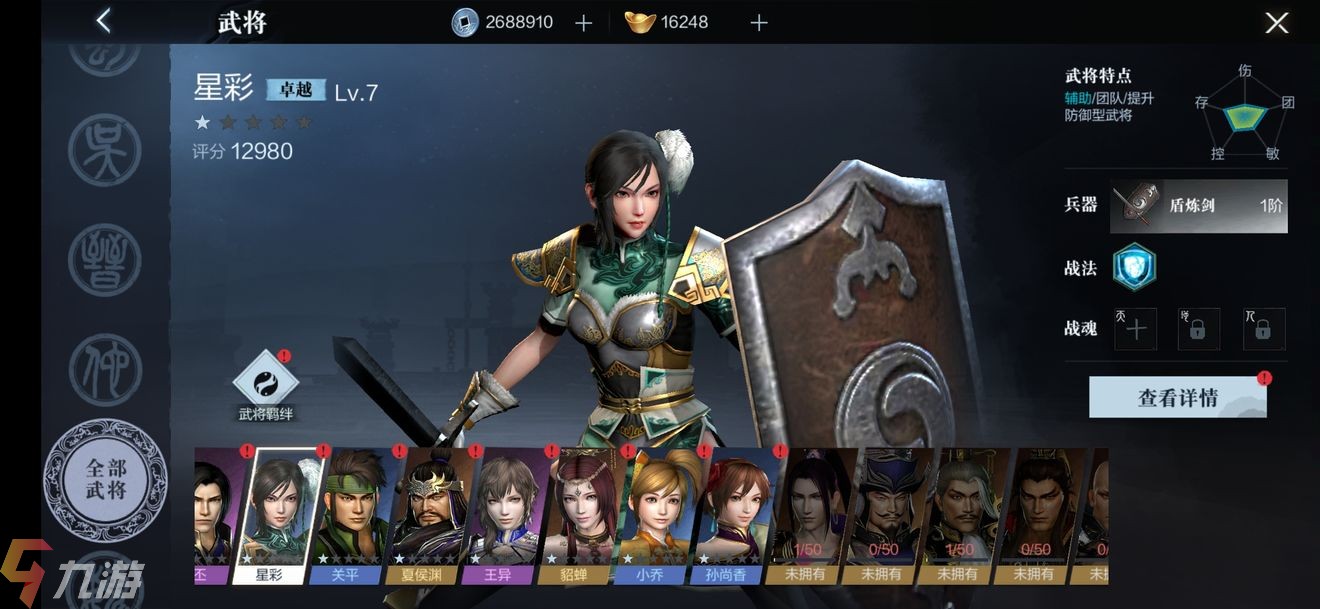Choose the 魏 faction seal
The width and height of the screenshot is (1320, 609).
pyautogui.click(x=105, y=260)
